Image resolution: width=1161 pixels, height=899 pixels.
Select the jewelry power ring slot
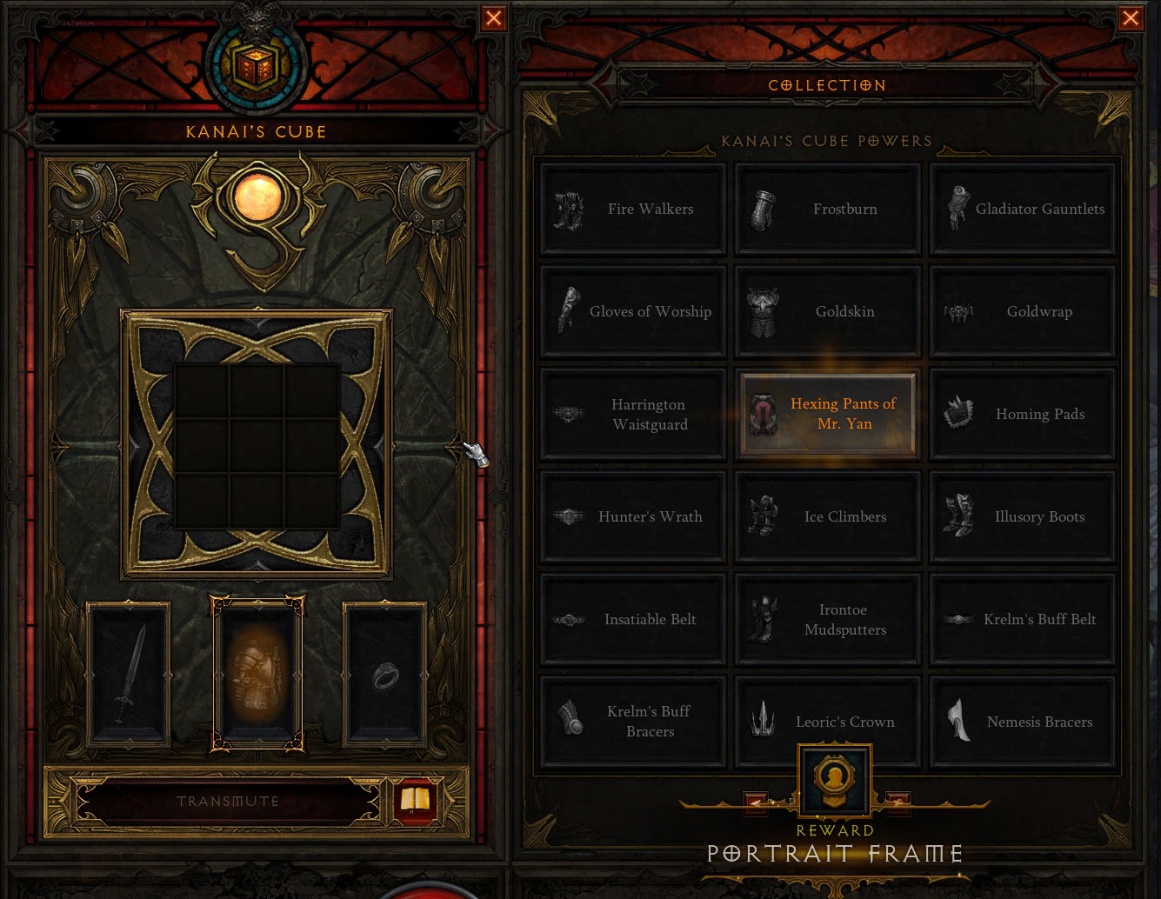coord(385,674)
